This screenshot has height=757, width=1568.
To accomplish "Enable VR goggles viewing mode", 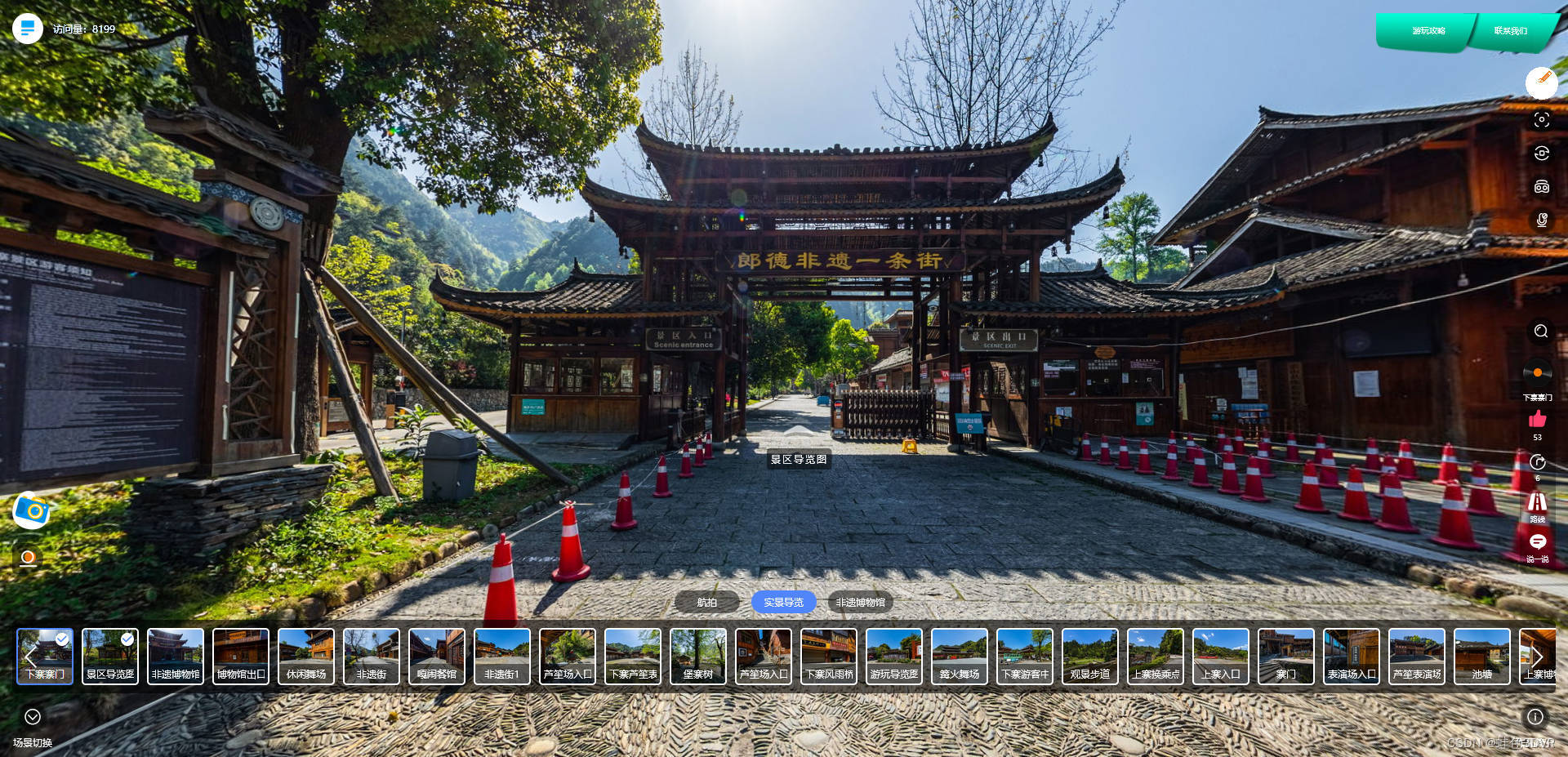I will (1541, 187).
